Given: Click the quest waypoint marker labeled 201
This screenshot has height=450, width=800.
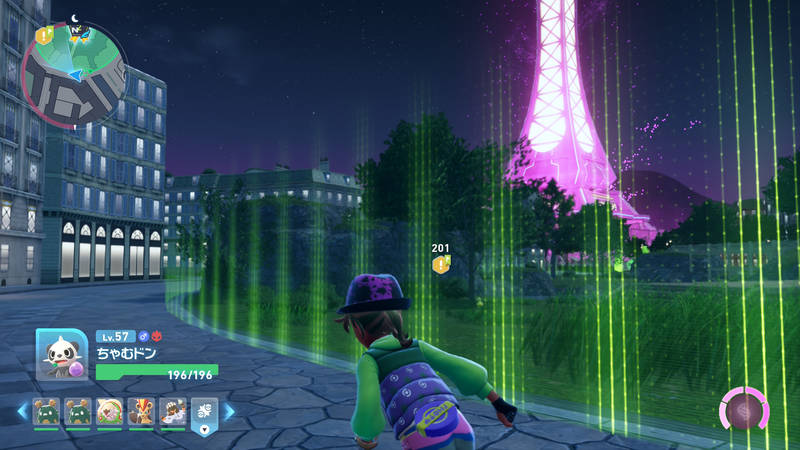Looking at the screenshot, I should click(x=440, y=264).
